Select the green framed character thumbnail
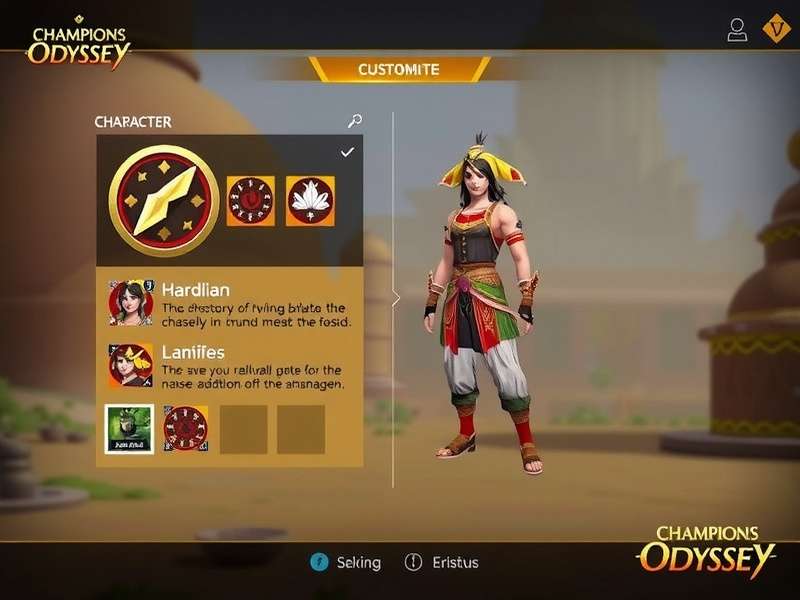This screenshot has height=600, width=800. click(130, 429)
